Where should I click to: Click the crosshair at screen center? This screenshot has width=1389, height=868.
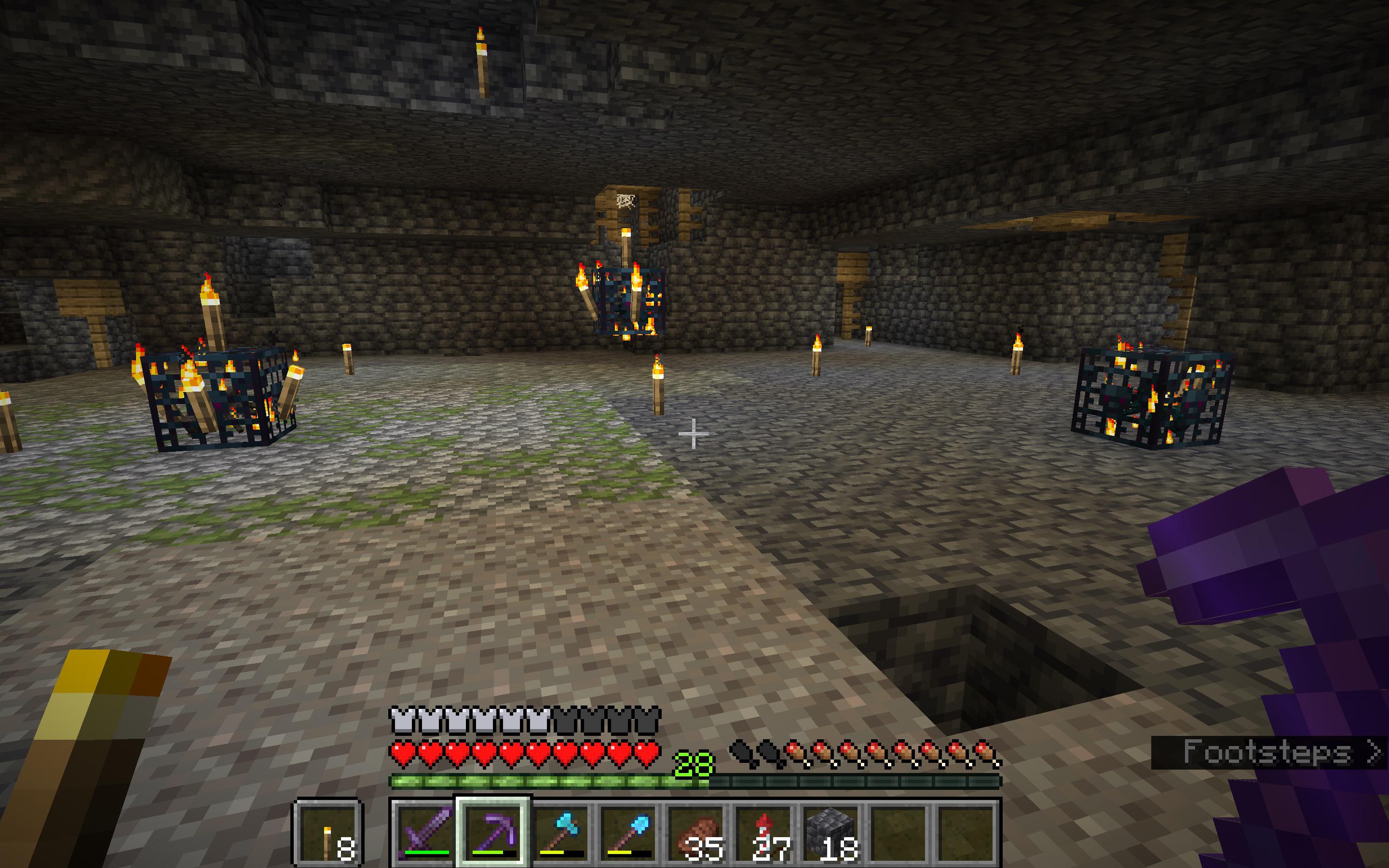coord(694,434)
